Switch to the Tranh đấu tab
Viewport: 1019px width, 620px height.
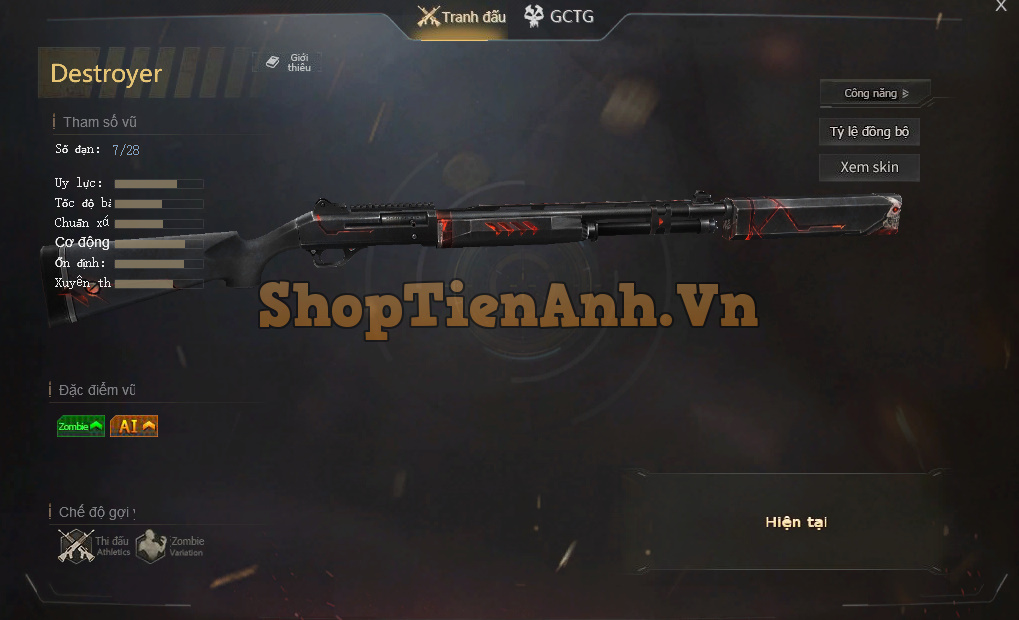pos(462,17)
